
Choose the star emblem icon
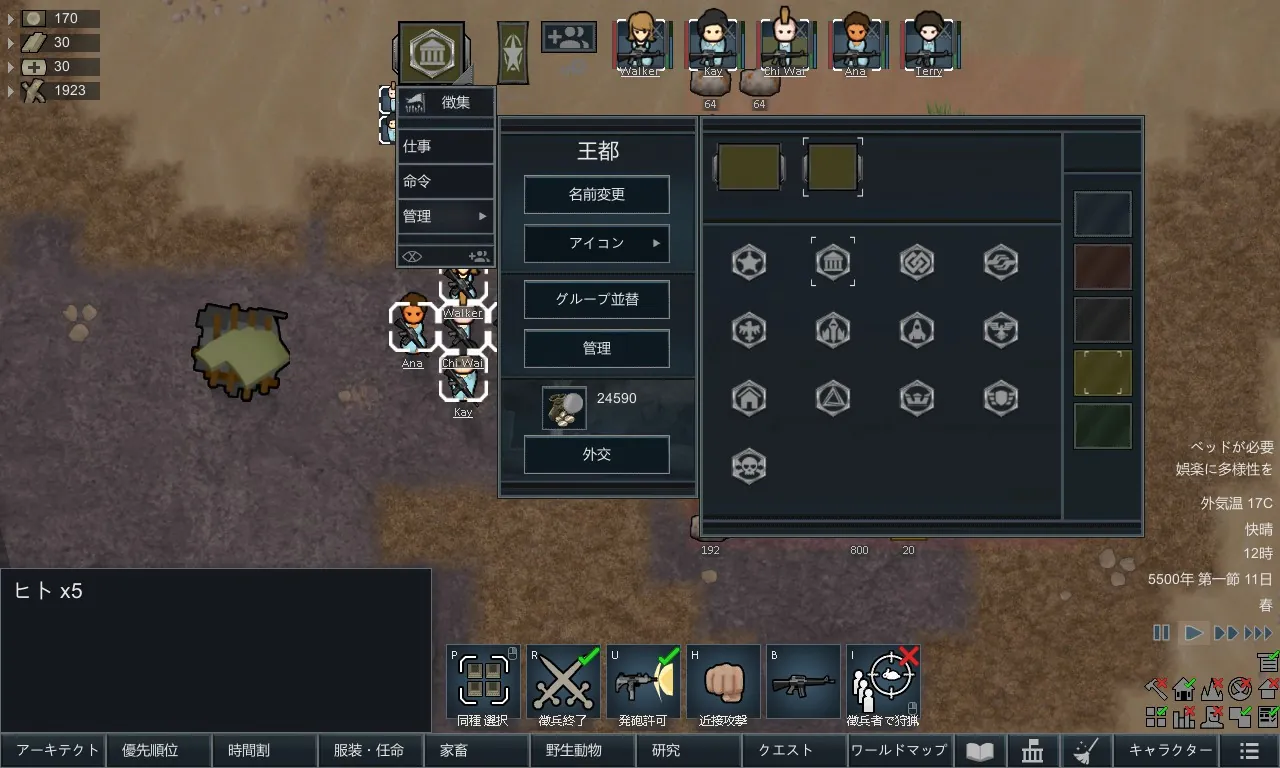[x=749, y=262]
